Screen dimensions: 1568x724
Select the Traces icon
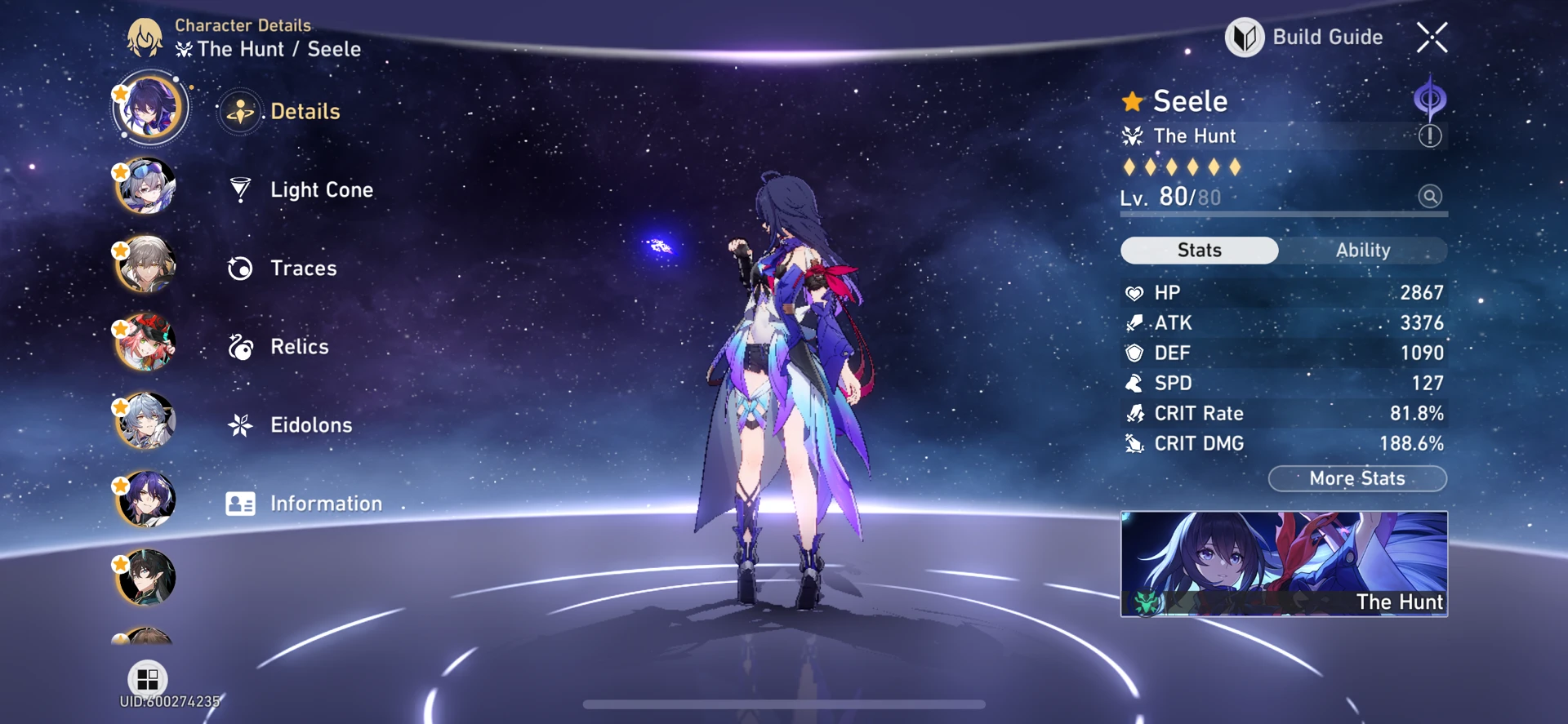[238, 268]
